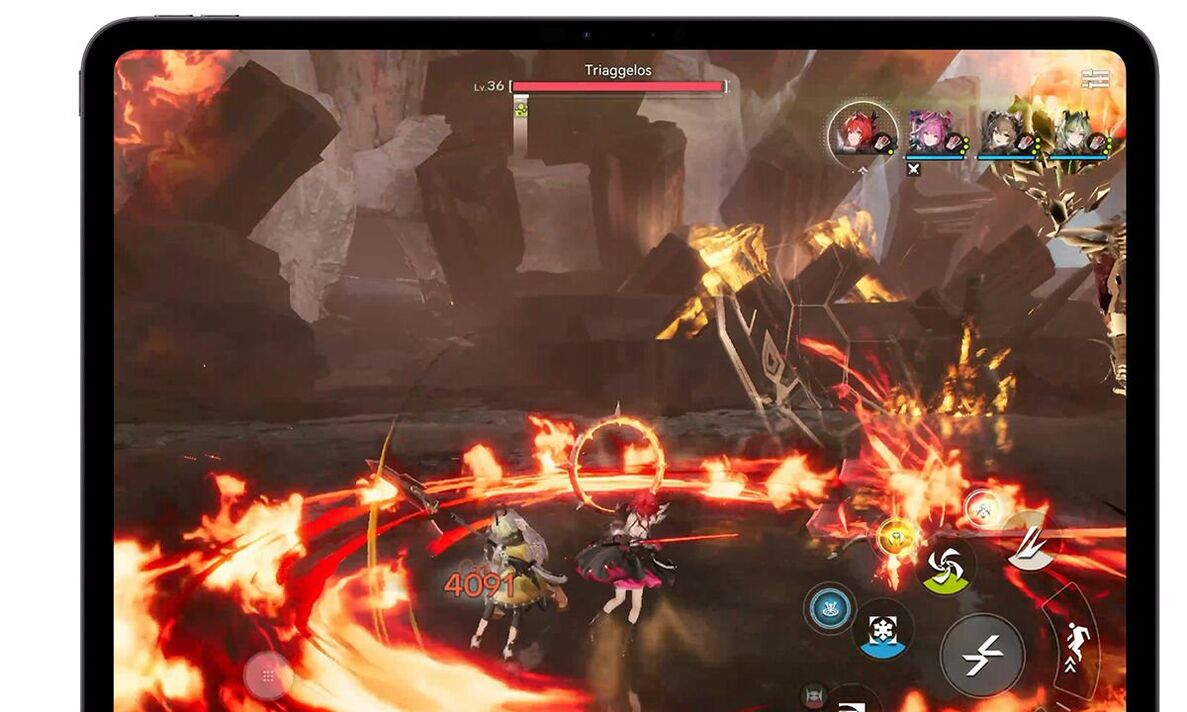This screenshot has height=712, width=1187.
Task: Activate the blue snowflake skill
Action: point(883,630)
